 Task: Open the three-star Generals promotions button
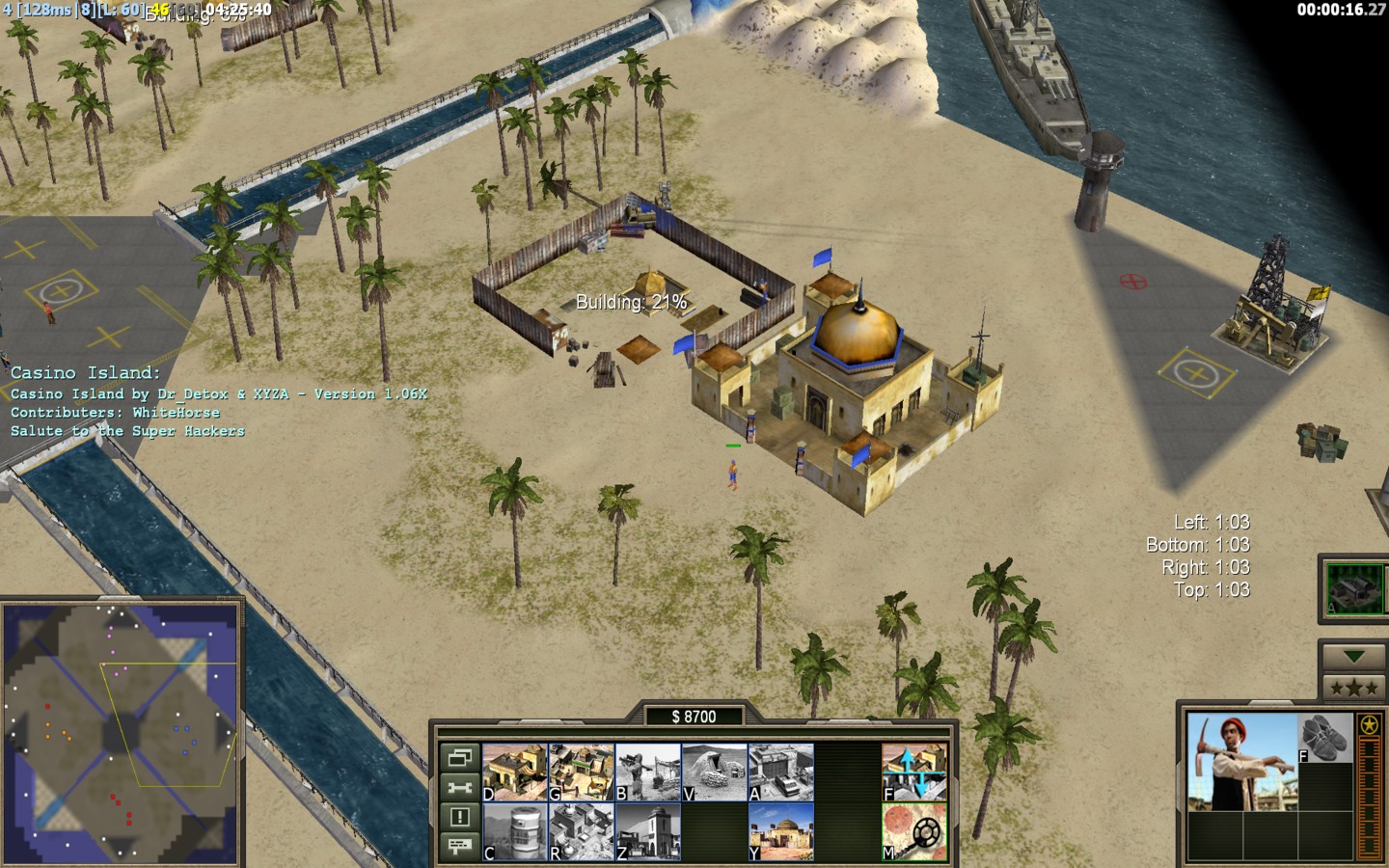[1352, 688]
